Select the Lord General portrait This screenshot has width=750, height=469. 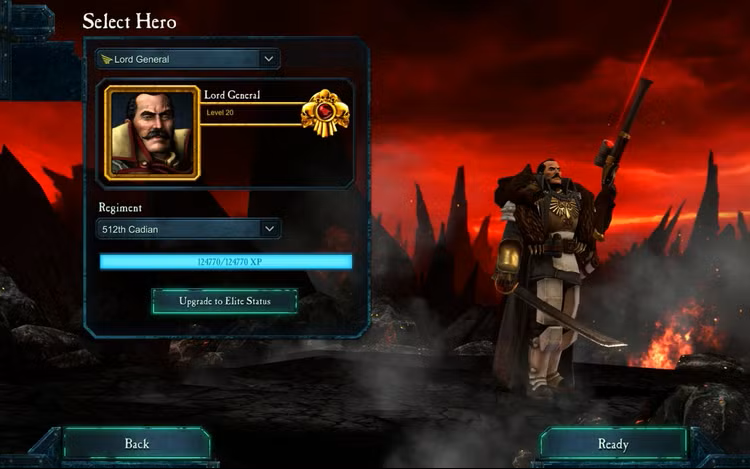pos(152,132)
